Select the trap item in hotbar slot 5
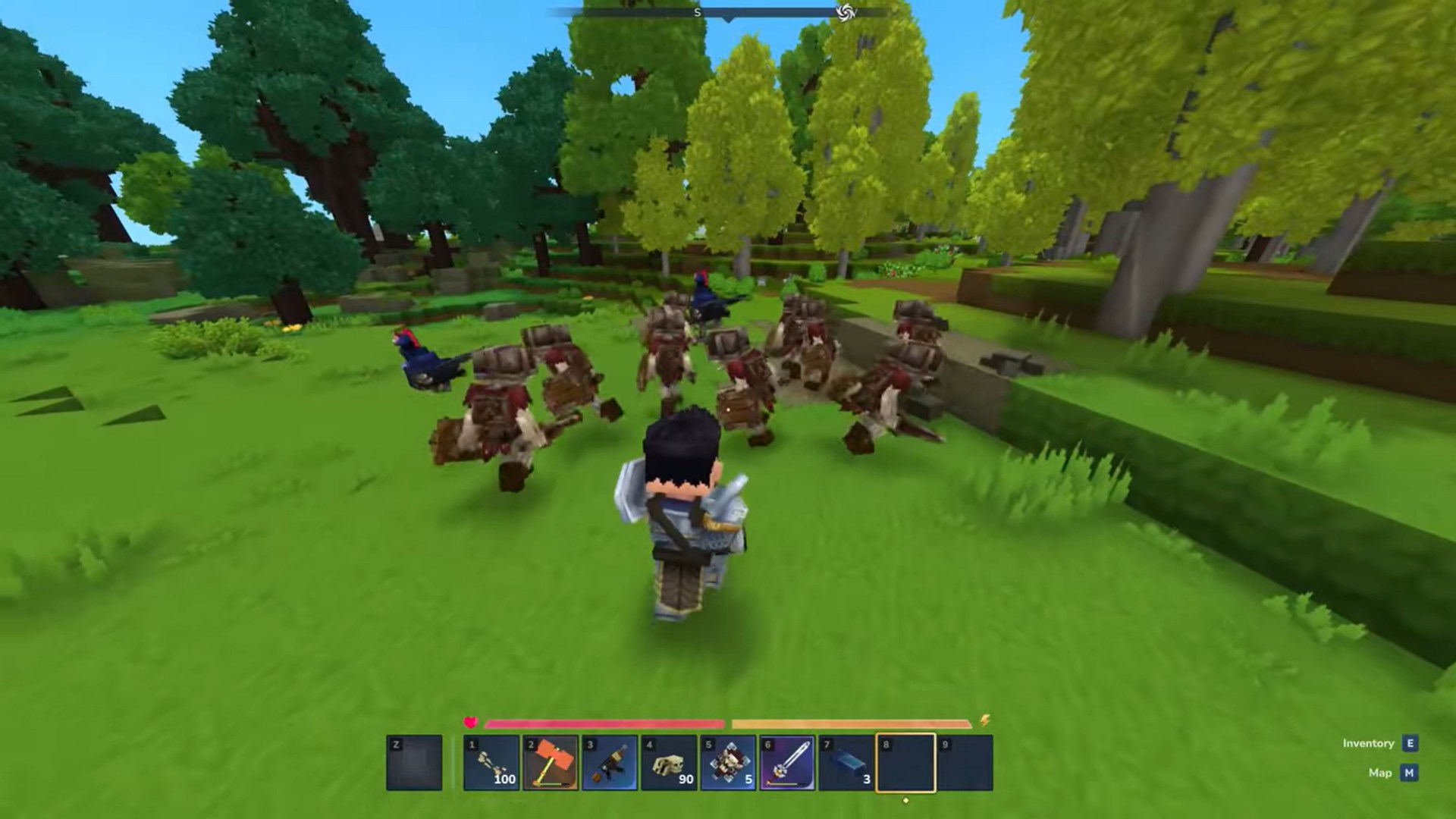Image resolution: width=1456 pixels, height=819 pixels. 729,762
